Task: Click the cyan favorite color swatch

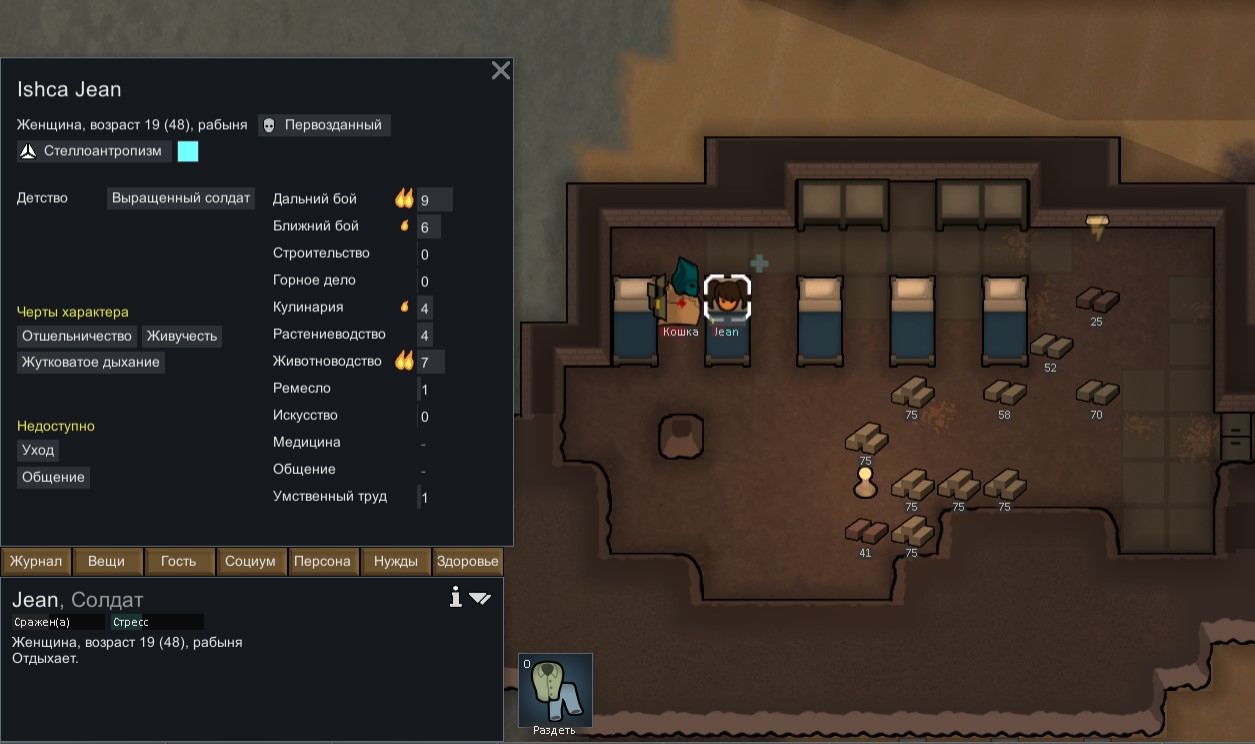Action: point(188,151)
